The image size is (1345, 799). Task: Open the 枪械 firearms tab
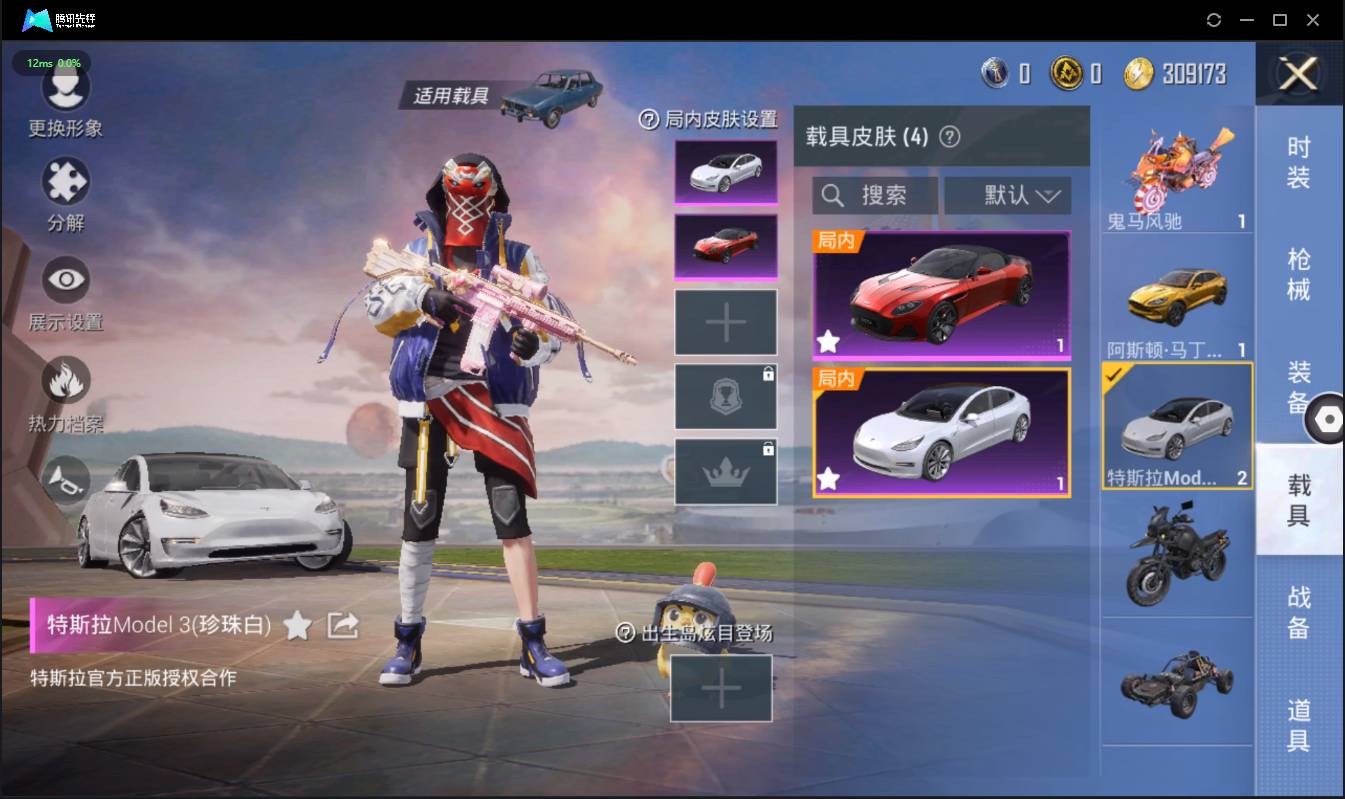(1298, 274)
